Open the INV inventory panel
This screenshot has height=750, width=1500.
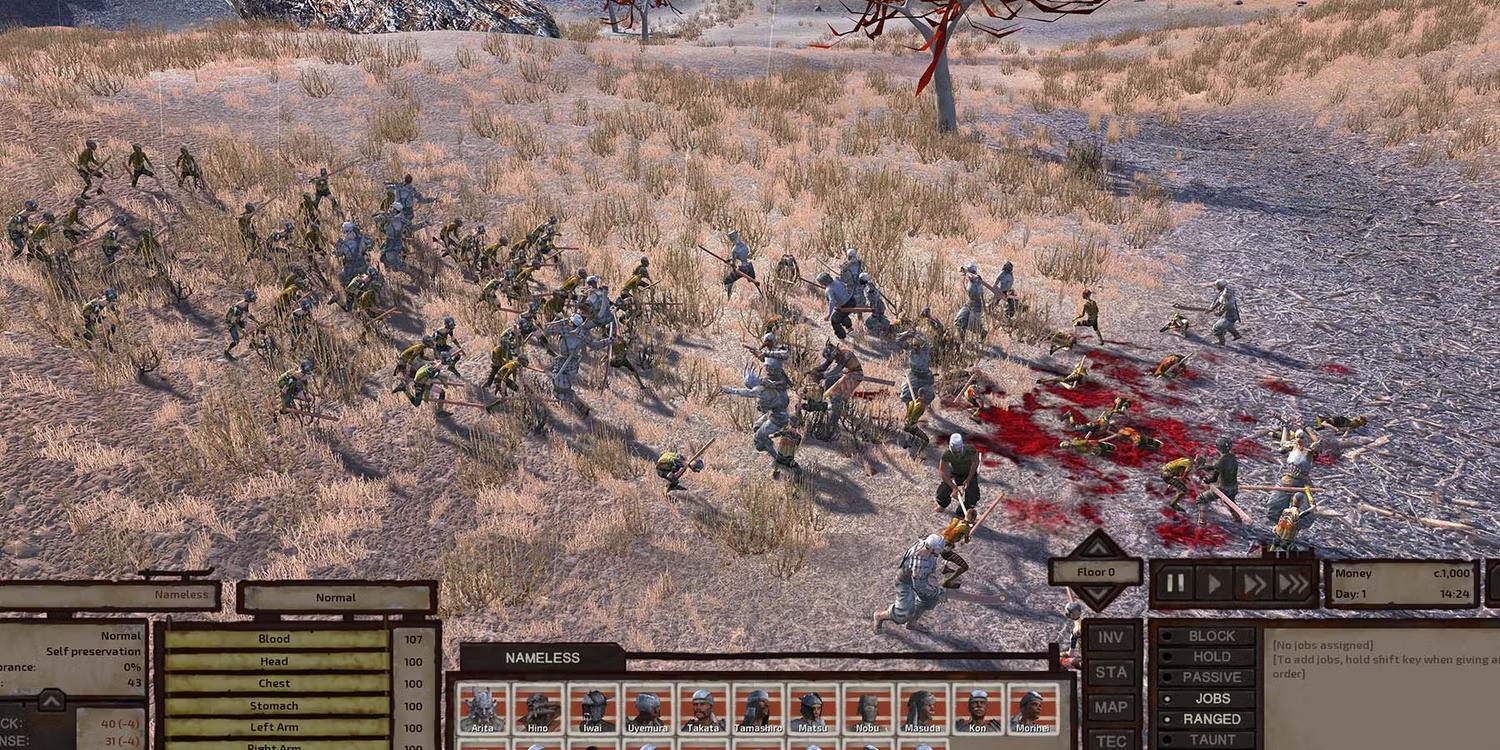pyautogui.click(x=1111, y=637)
